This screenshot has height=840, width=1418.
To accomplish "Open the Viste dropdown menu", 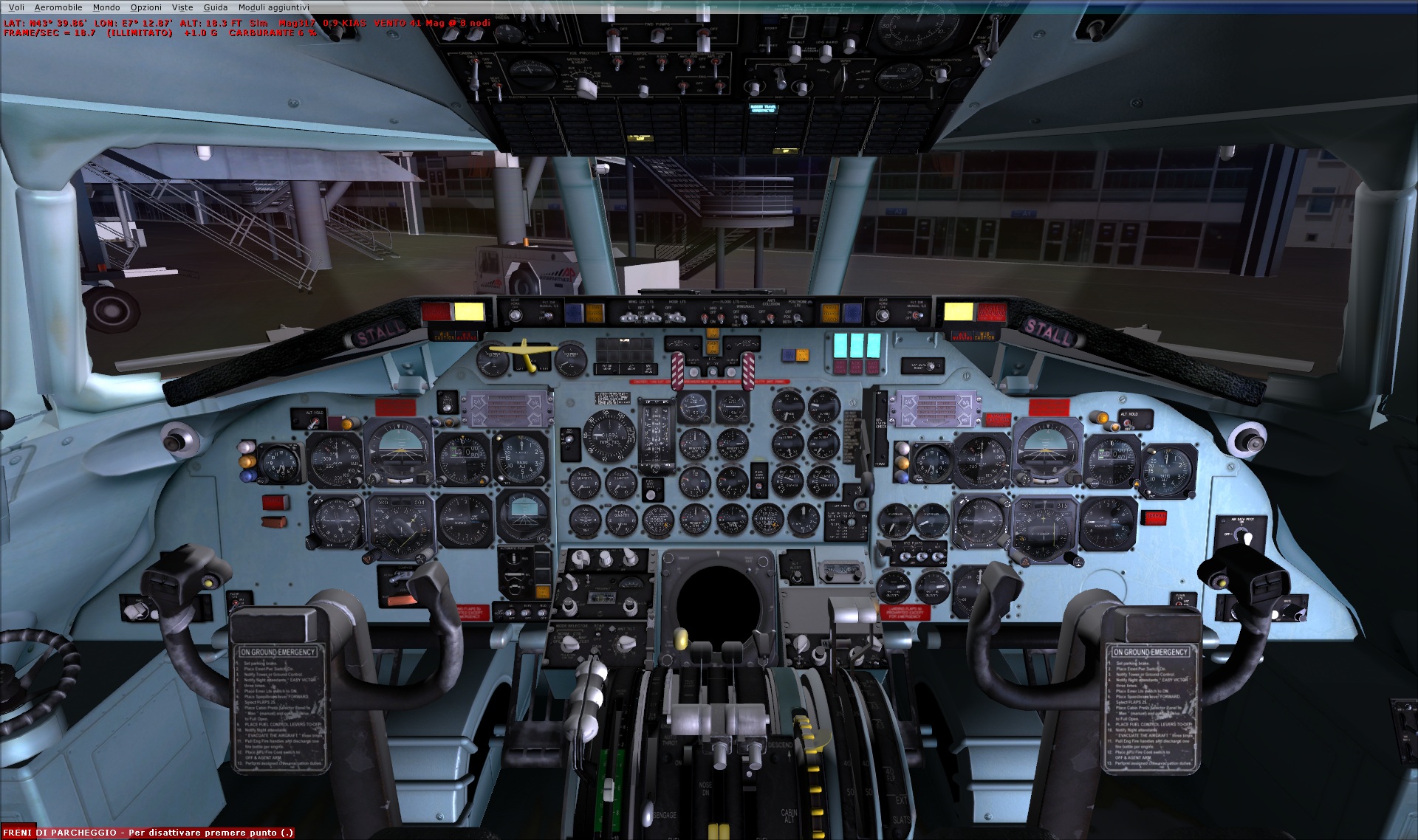I will (x=182, y=7).
